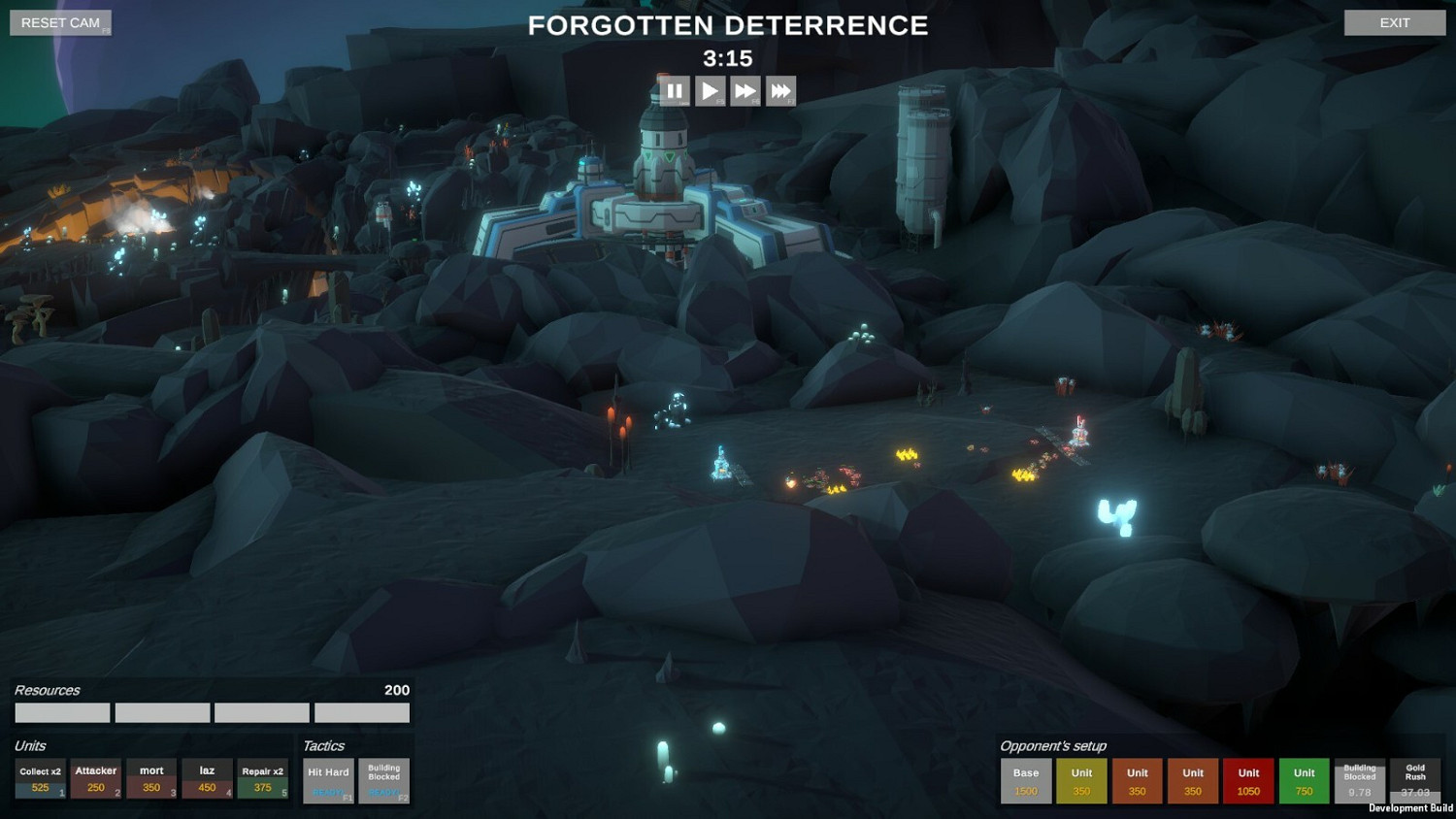The width and height of the screenshot is (1456, 819).
Task: Pick the Repair x2 unit card
Action: (260, 779)
